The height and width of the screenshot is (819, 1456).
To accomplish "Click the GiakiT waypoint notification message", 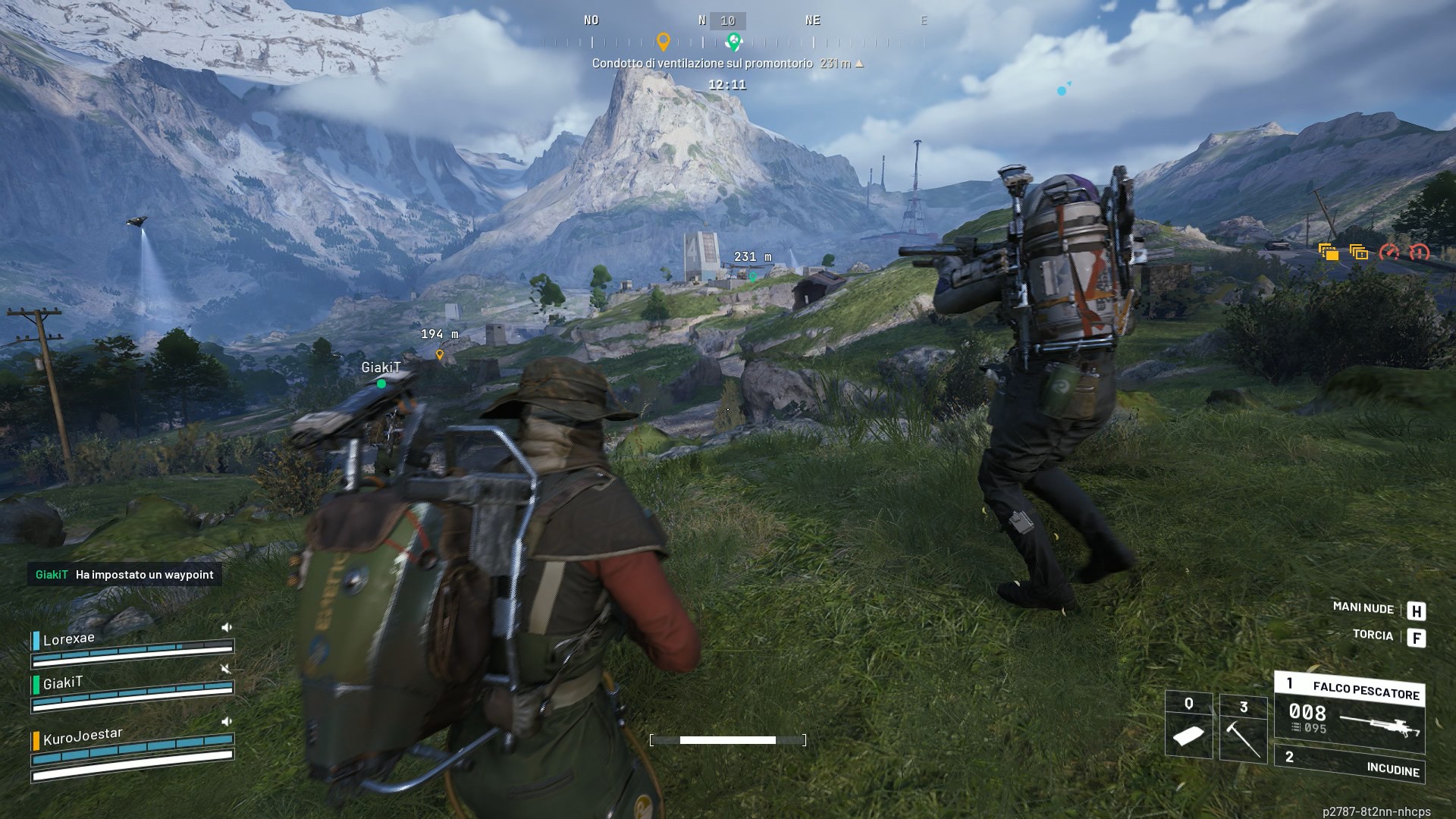I will 124,575.
